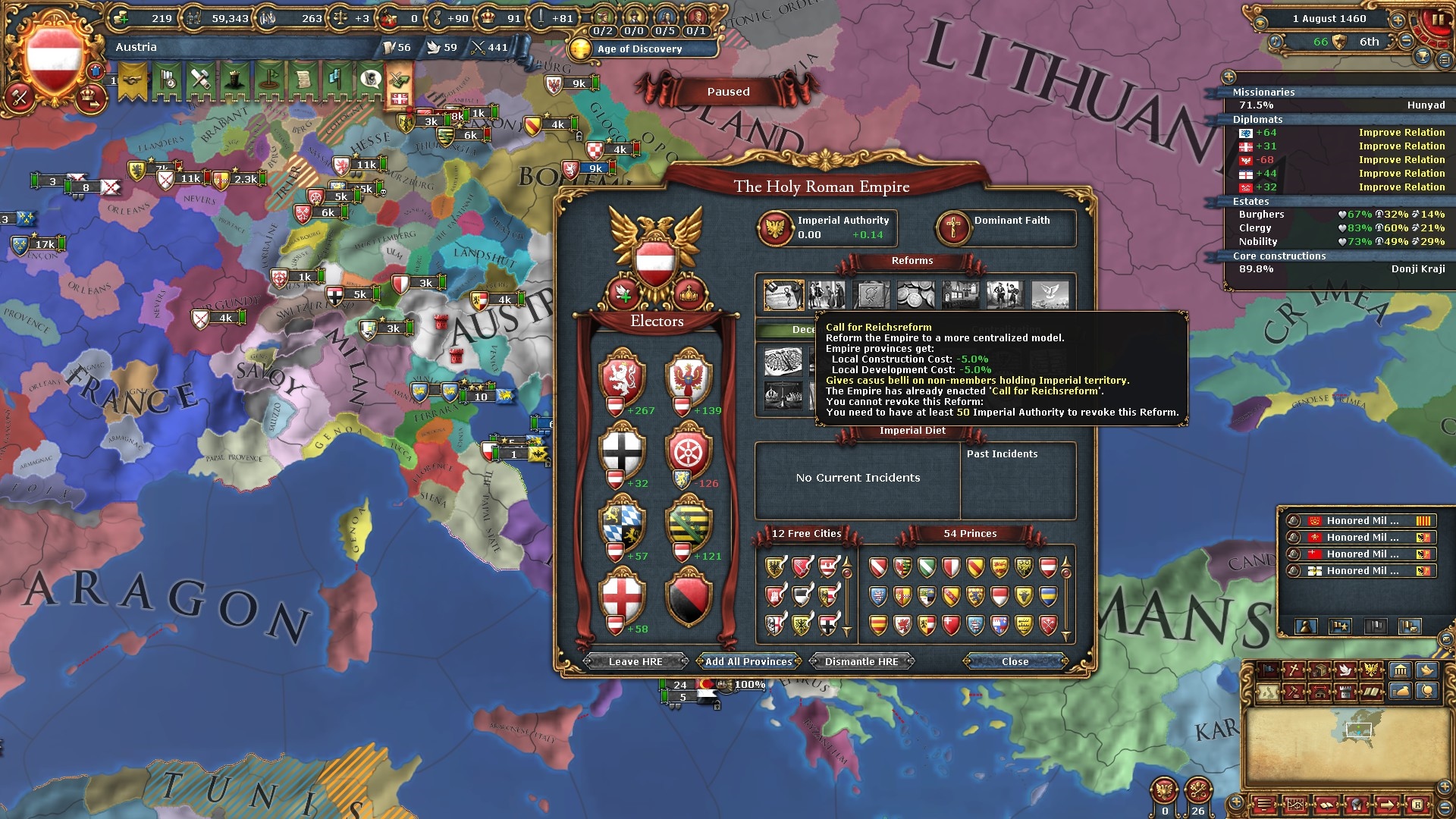Select the Brandenburg red eagle elector shield
The image size is (1456, 819).
point(688,377)
